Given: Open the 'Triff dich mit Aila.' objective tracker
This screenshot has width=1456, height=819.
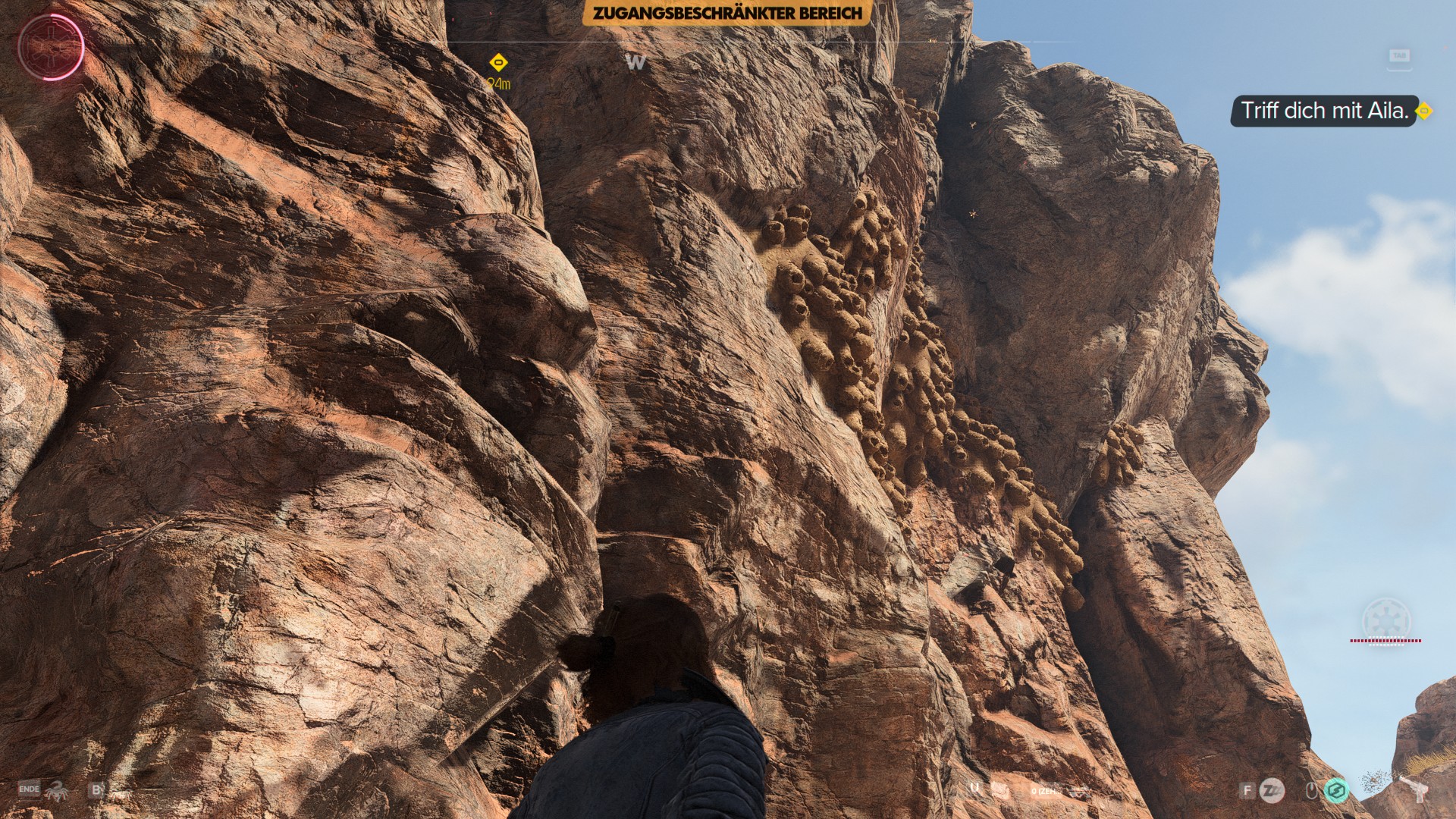Looking at the screenshot, I should tap(1323, 111).
